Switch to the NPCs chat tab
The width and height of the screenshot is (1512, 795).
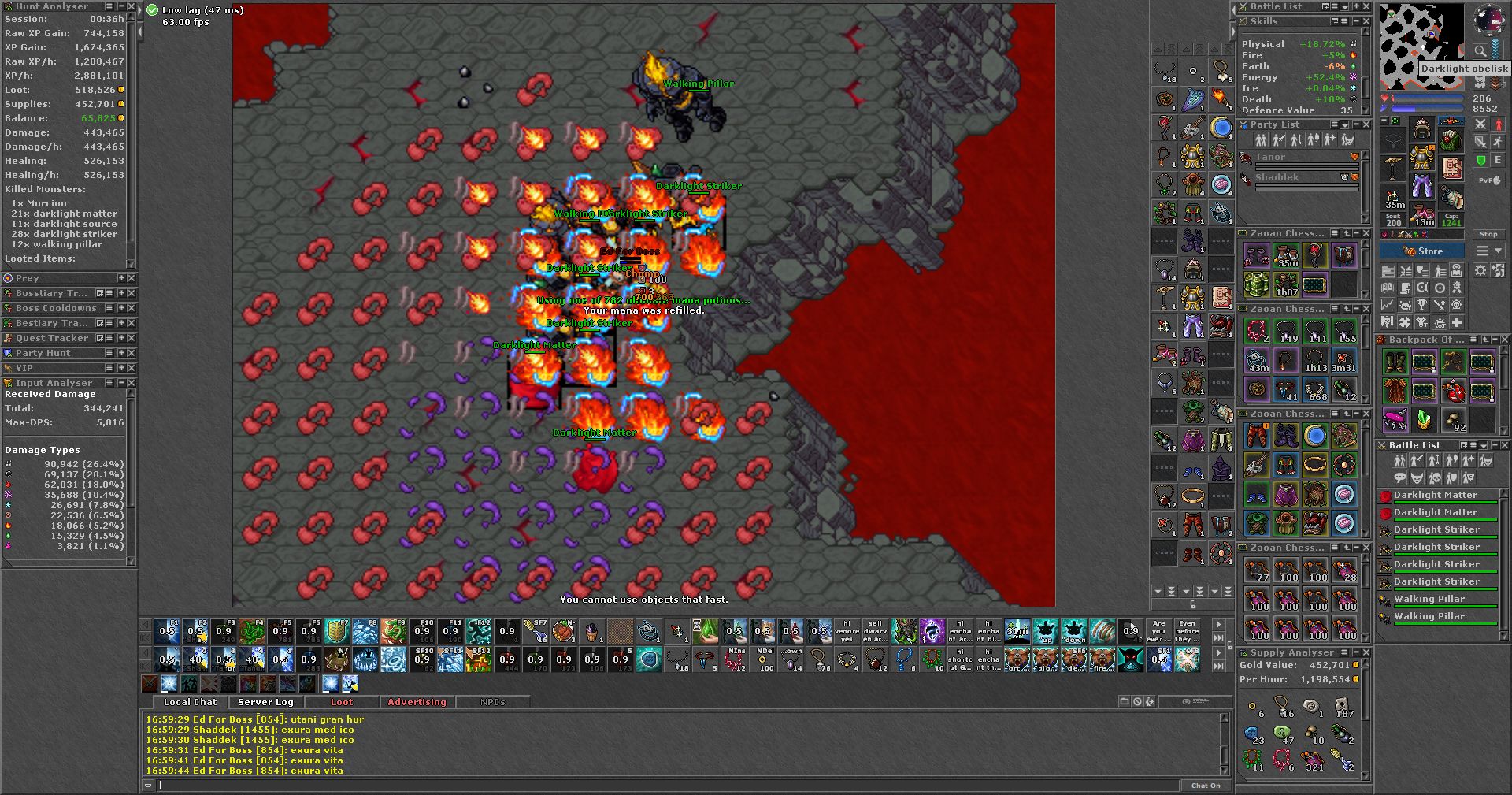492,702
